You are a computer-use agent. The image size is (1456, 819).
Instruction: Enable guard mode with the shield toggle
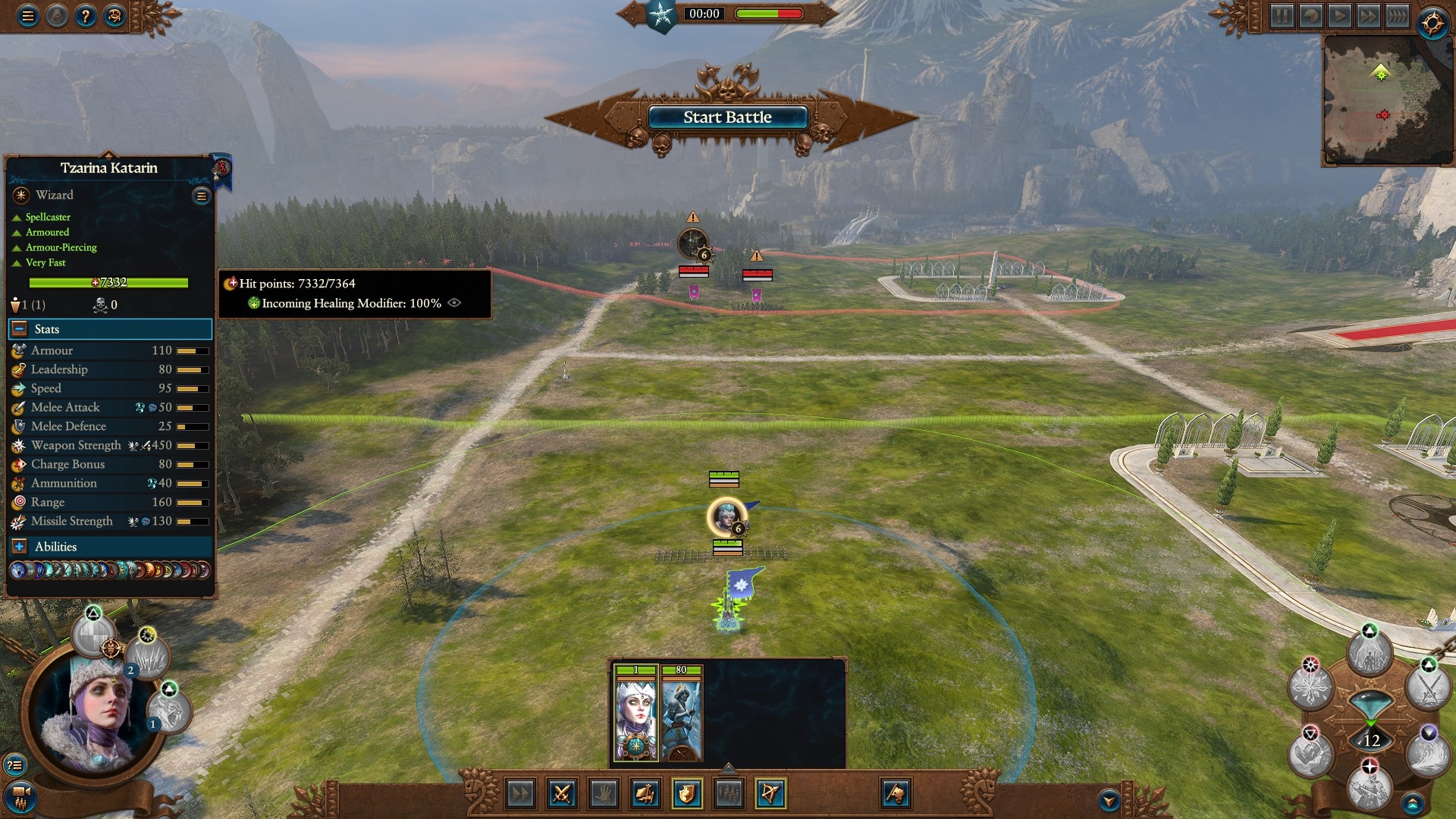[x=686, y=795]
